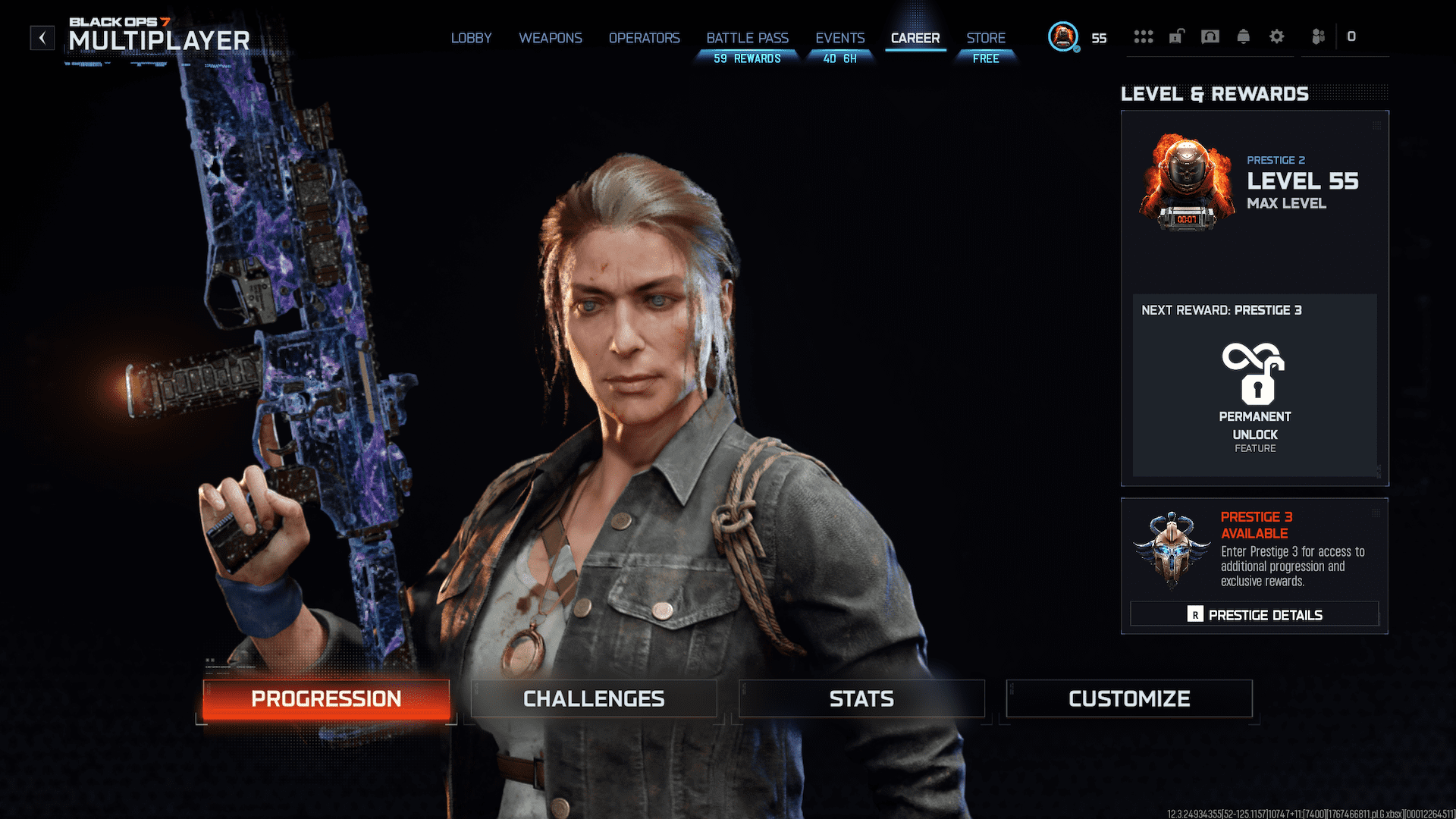Select the Customize tab
Viewport: 1456px width, 819px height.
[1129, 698]
